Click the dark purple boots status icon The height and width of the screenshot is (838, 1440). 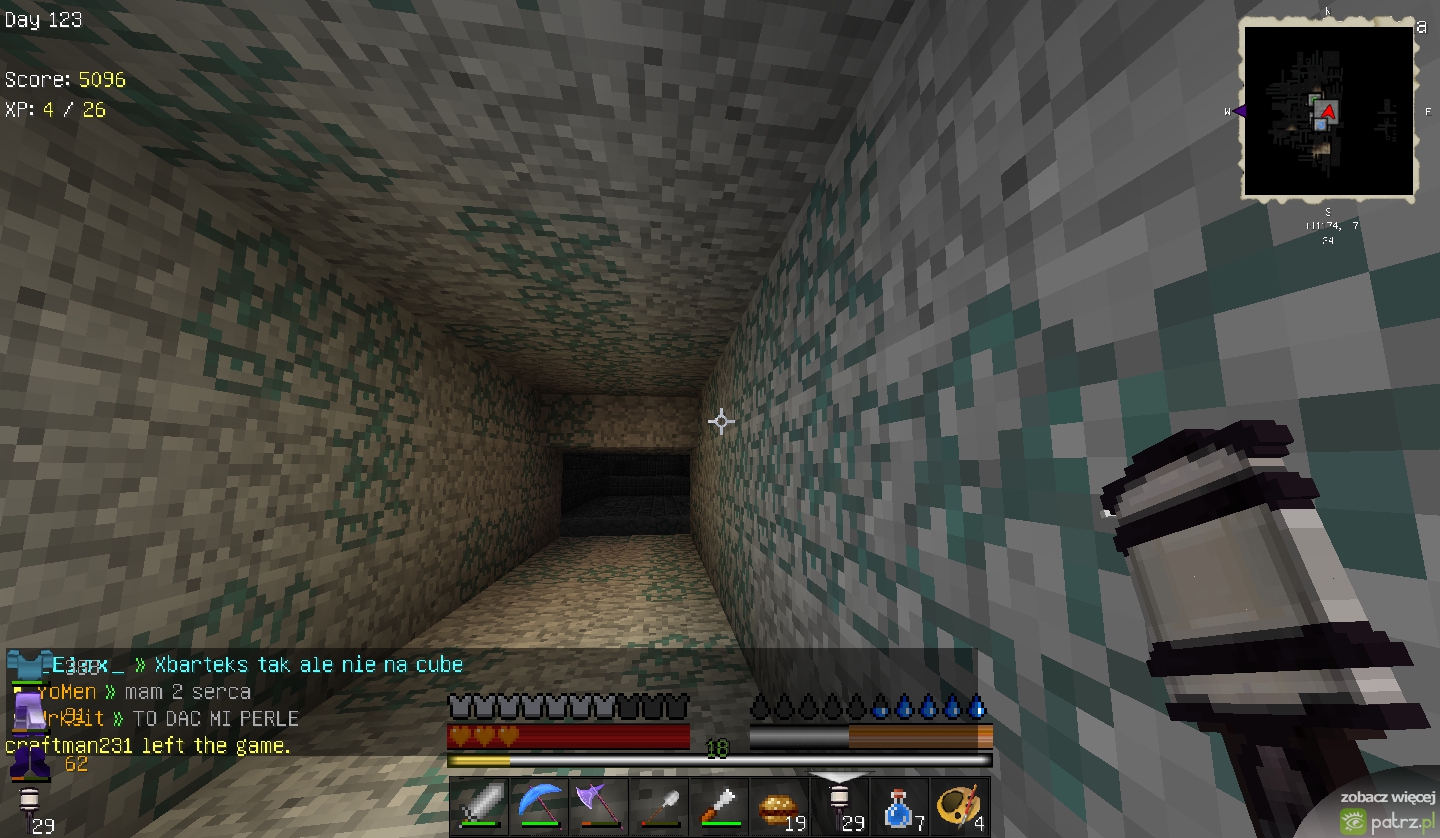pos(29,764)
